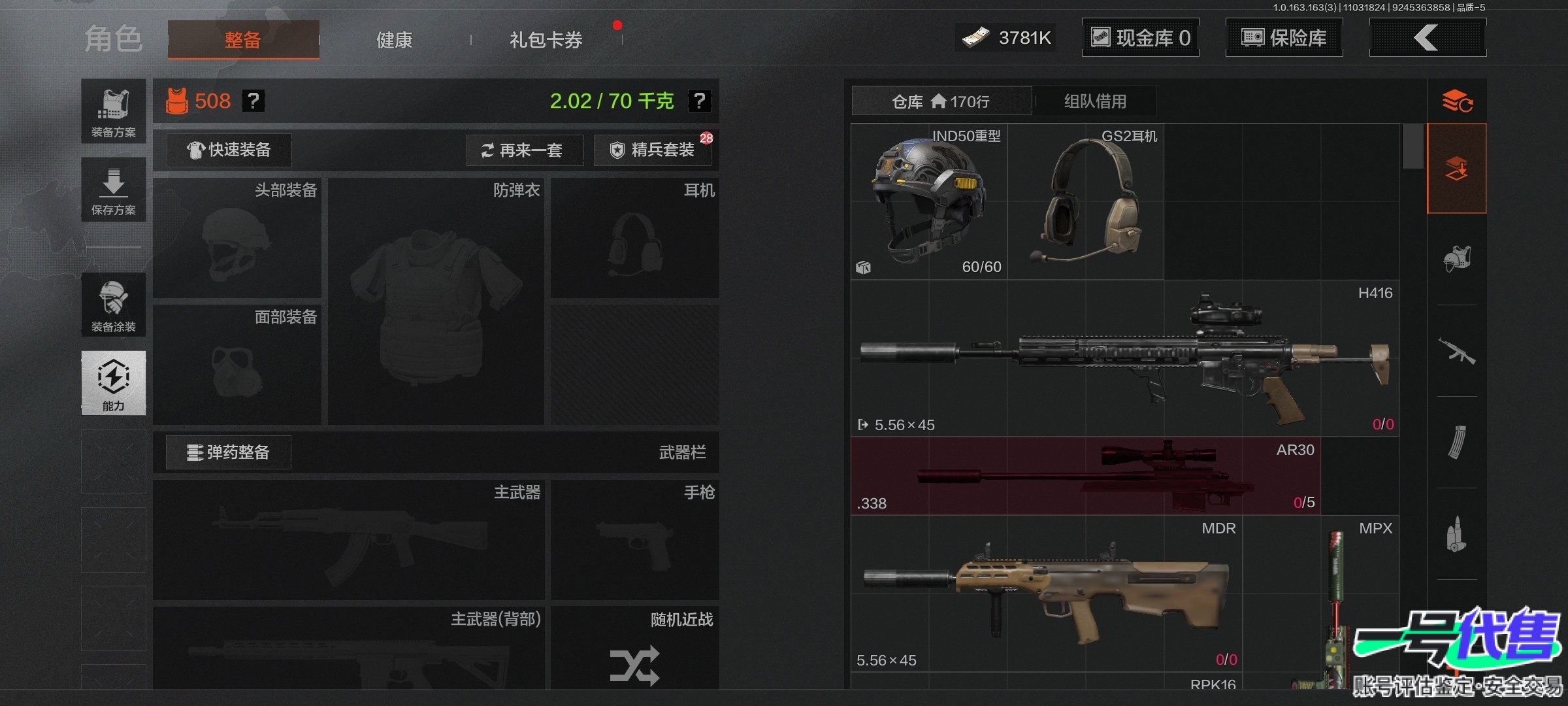Click 保存方案 to save loadout
The height and width of the screenshot is (706, 1568).
(x=114, y=190)
